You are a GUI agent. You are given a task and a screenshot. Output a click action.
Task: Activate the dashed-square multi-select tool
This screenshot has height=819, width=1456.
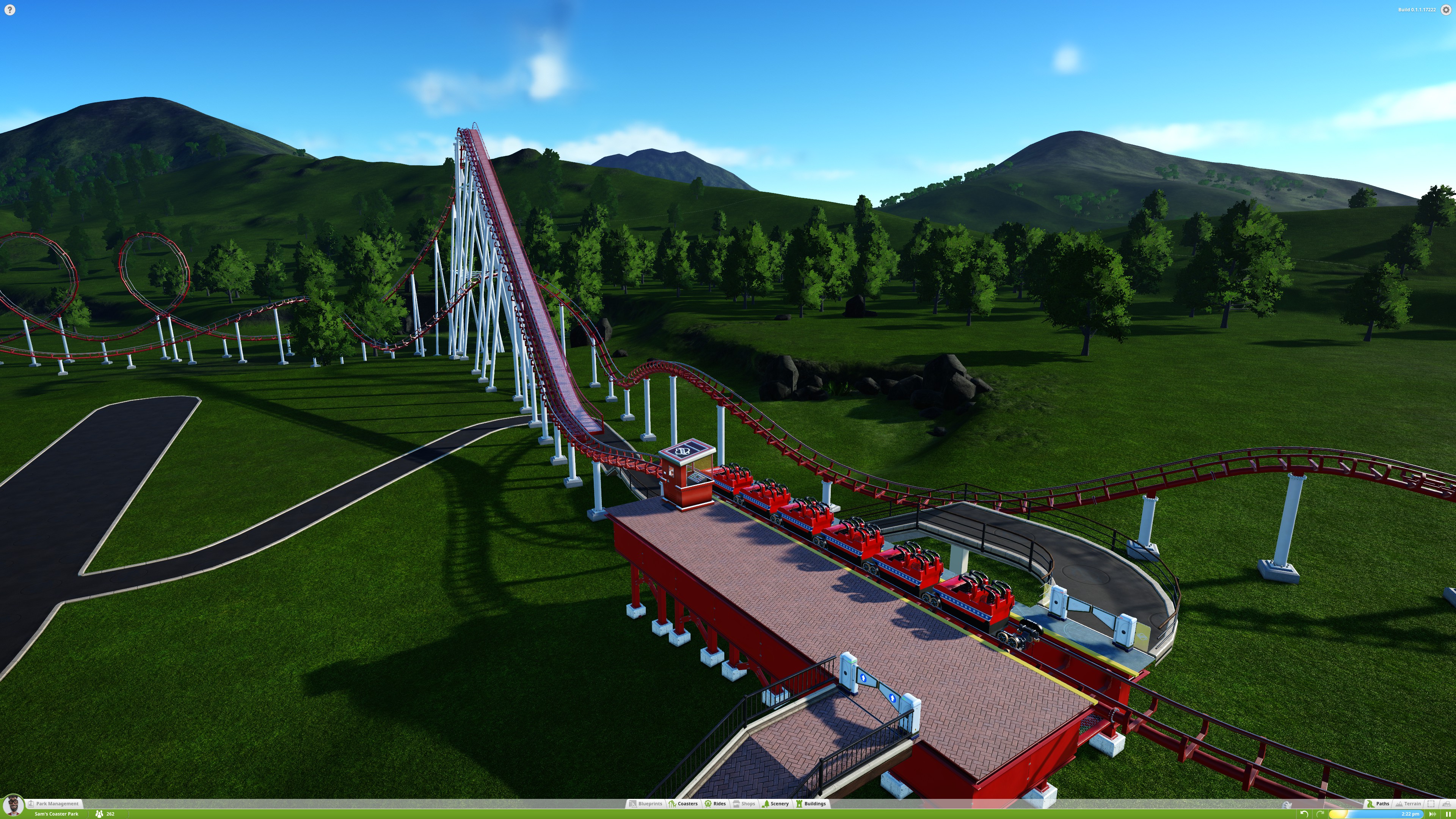1431,803
